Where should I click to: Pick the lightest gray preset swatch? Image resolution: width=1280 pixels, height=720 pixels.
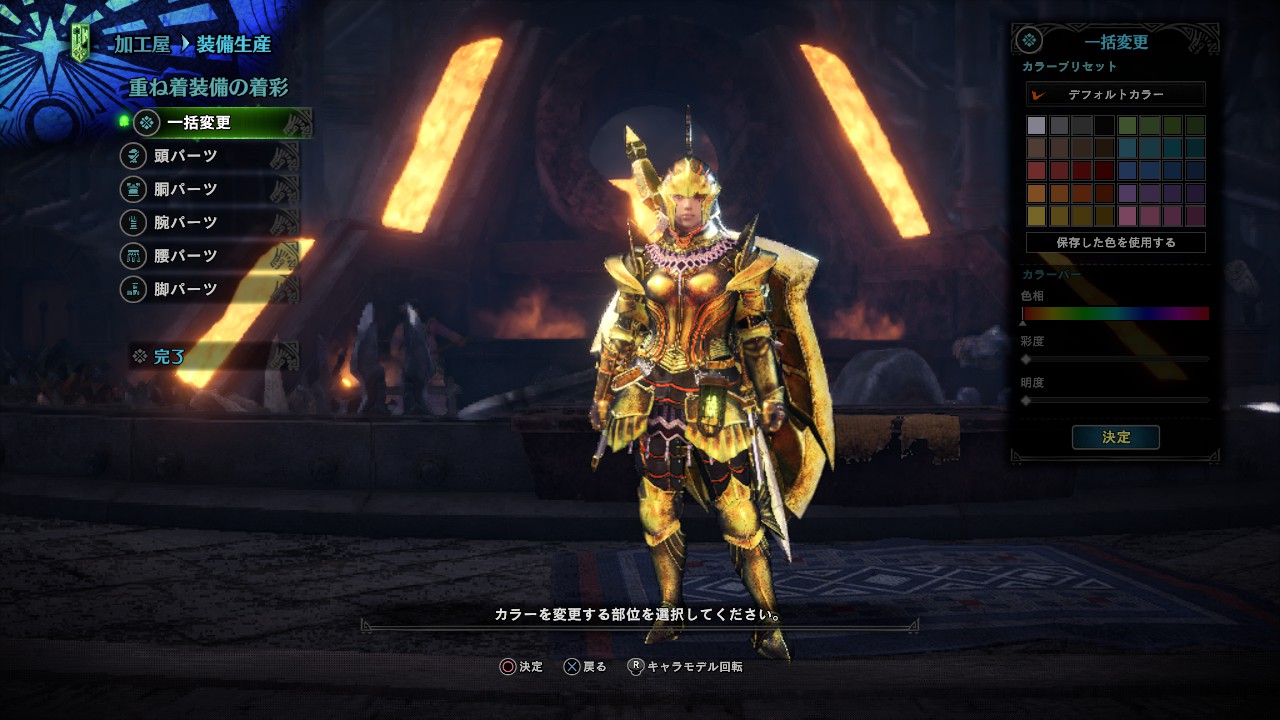click(x=1036, y=126)
